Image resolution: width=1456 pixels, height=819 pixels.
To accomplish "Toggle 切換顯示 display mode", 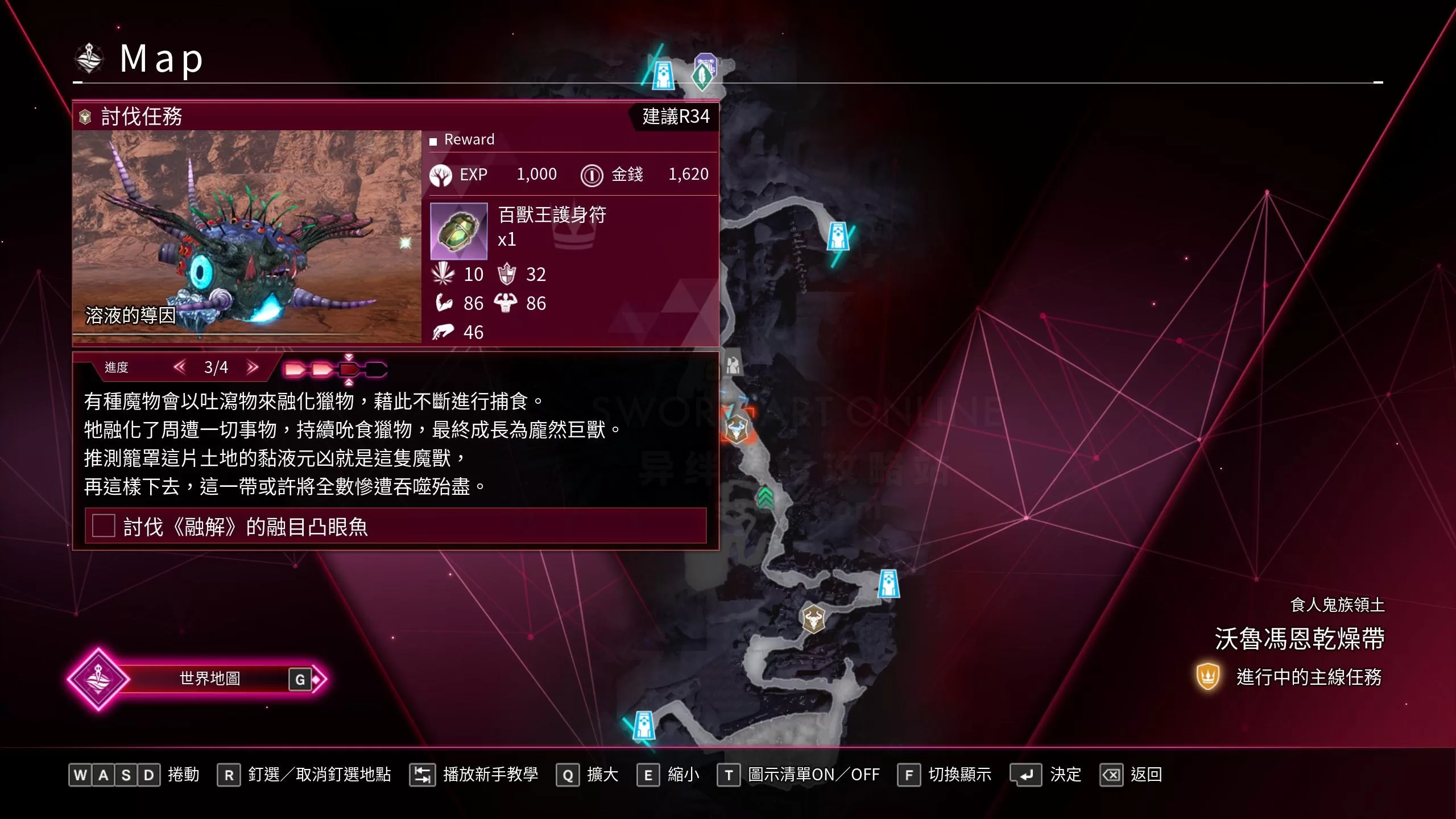I will (910, 775).
